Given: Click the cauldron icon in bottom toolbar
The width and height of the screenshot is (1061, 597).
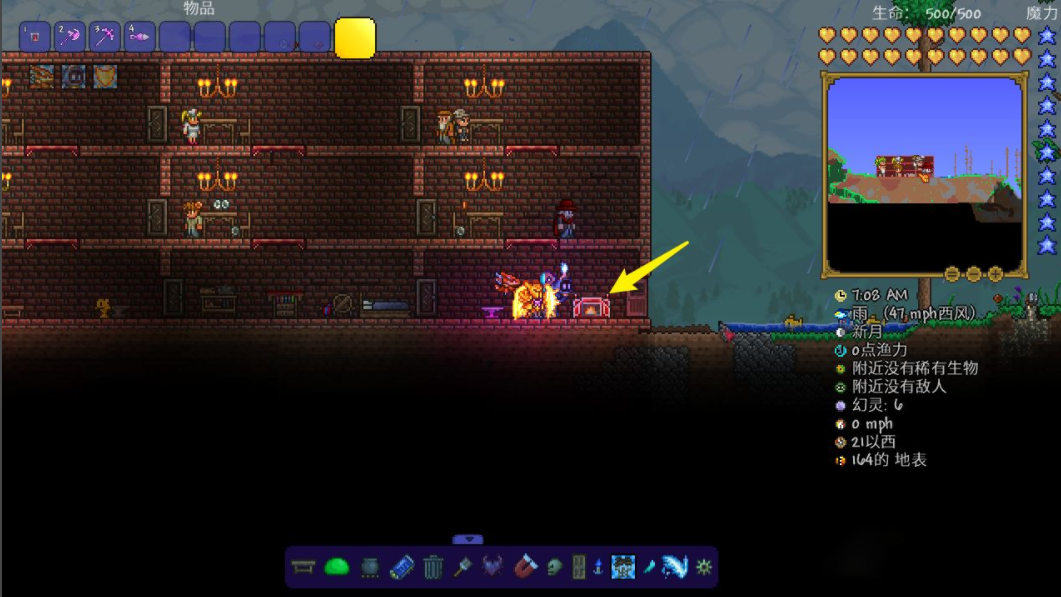Looking at the screenshot, I should point(369,567).
